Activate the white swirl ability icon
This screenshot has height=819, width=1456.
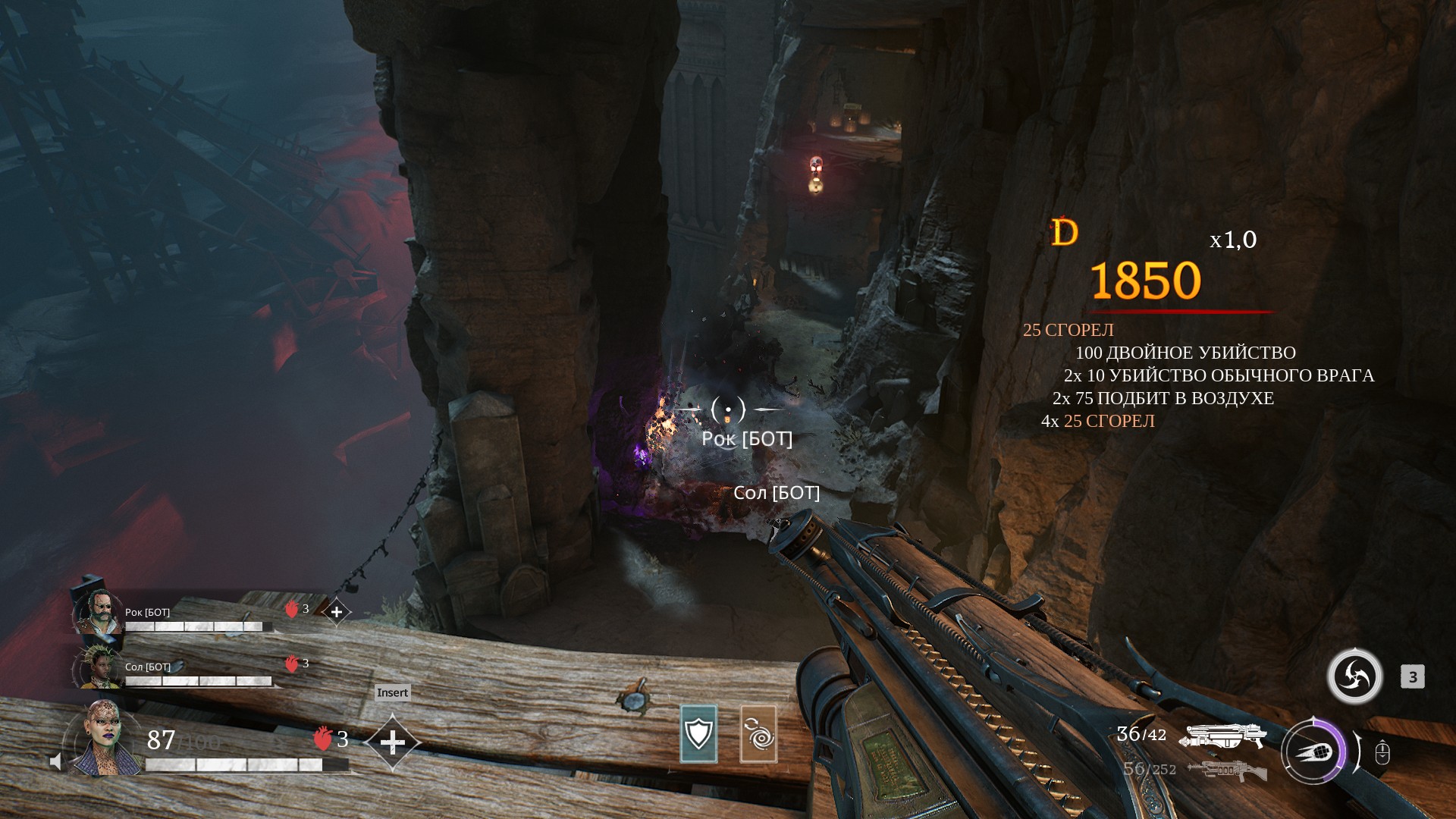1354,676
